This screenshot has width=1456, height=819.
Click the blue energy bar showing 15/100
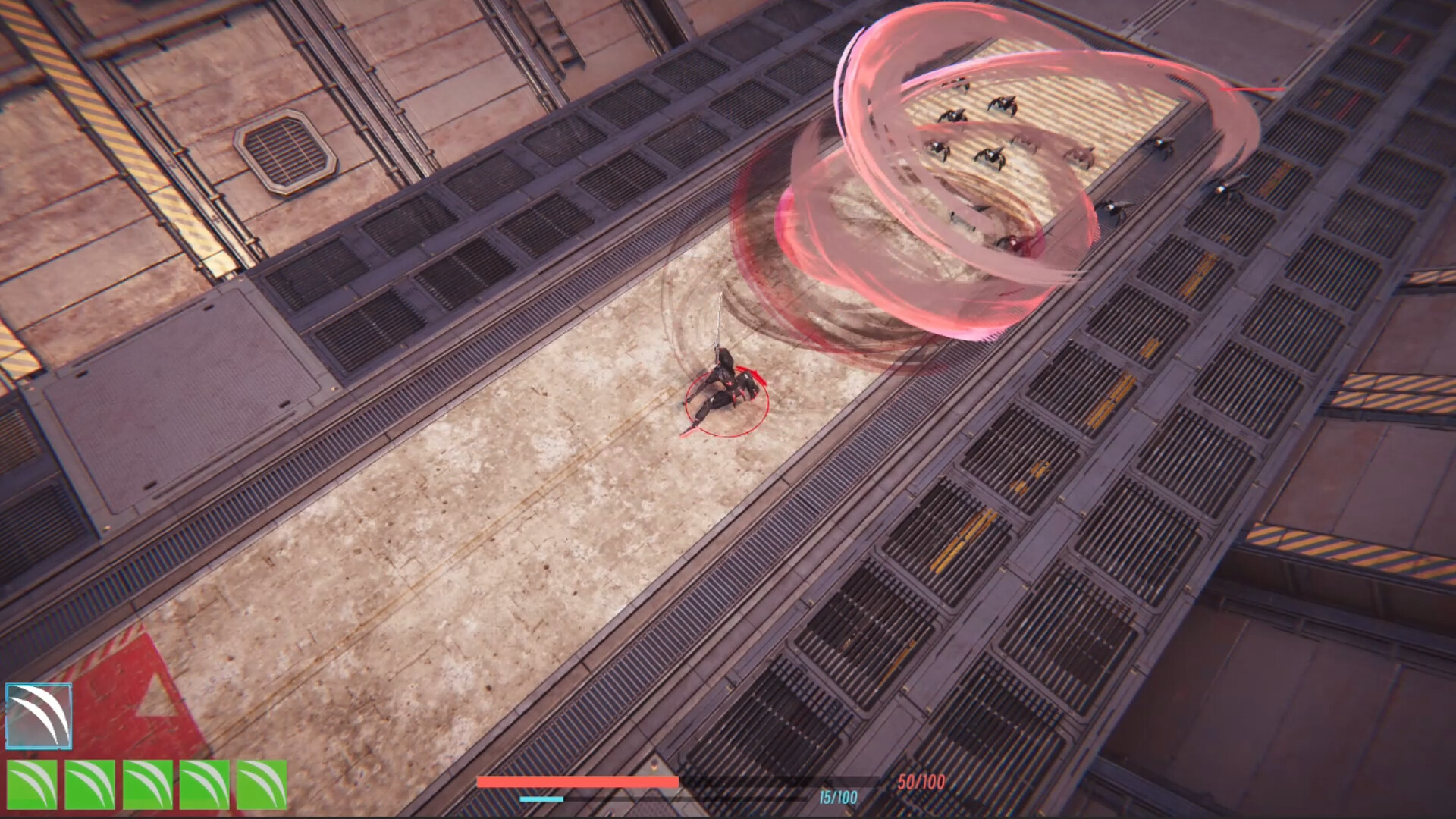coord(542,800)
